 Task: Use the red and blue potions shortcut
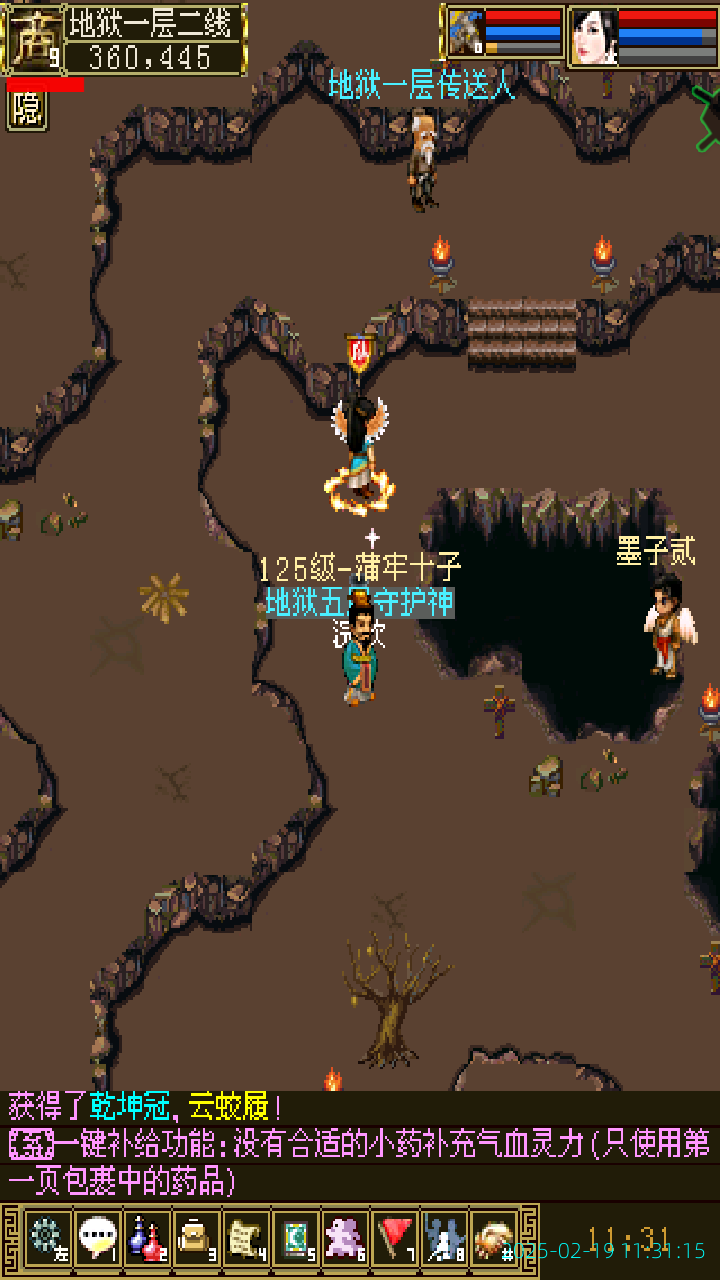click(146, 1238)
